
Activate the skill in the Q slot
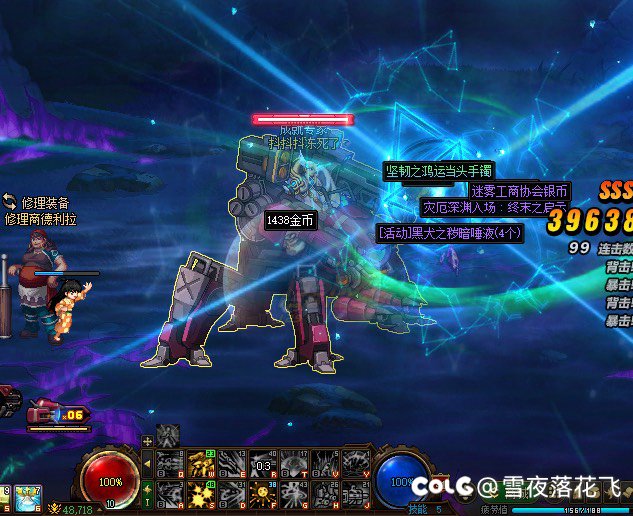171,464
